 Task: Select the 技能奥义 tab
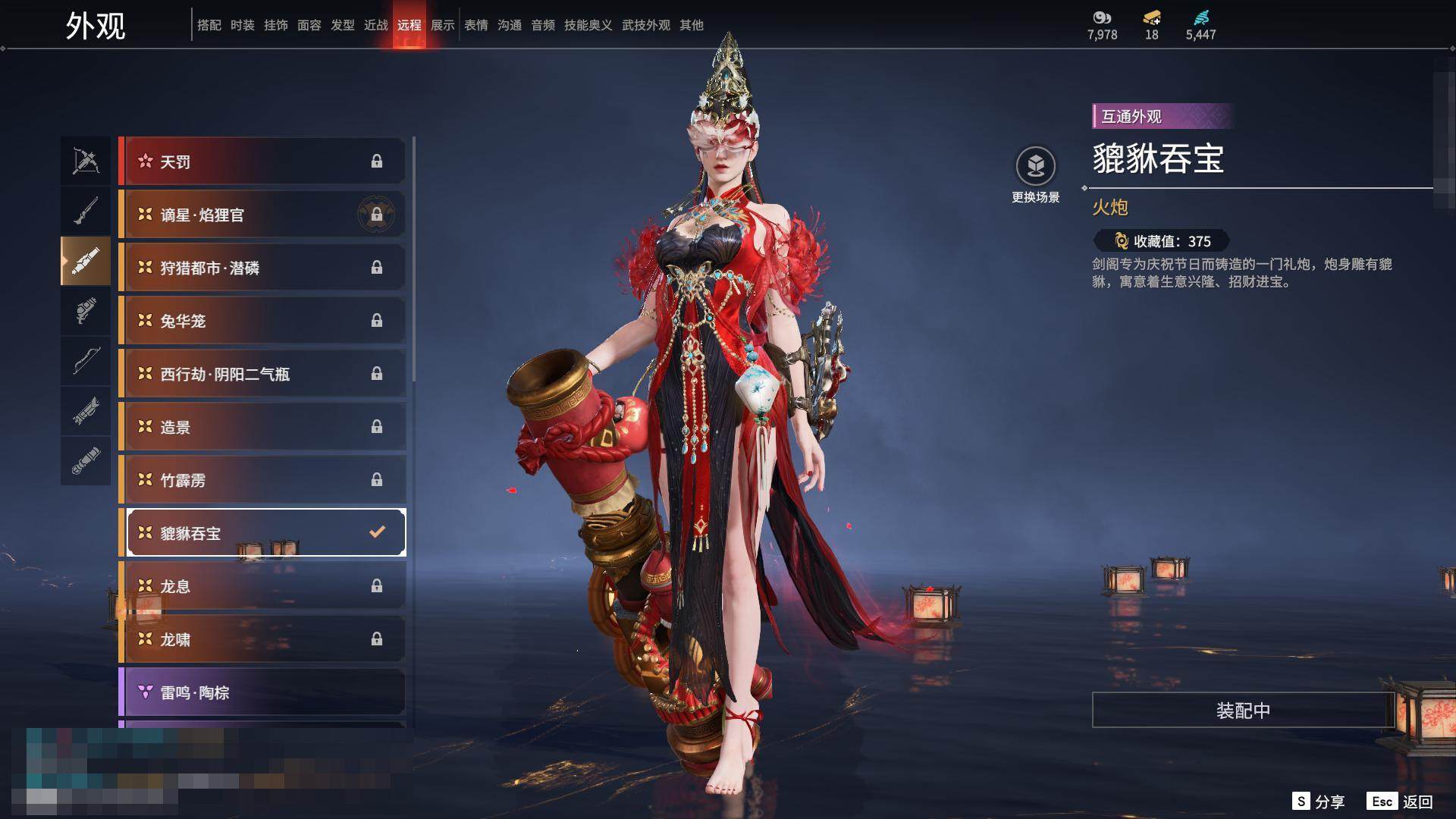[x=588, y=25]
